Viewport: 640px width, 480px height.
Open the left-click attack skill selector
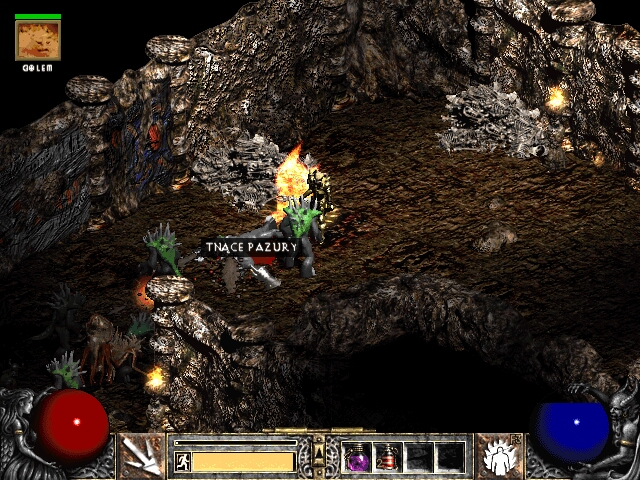click(141, 456)
